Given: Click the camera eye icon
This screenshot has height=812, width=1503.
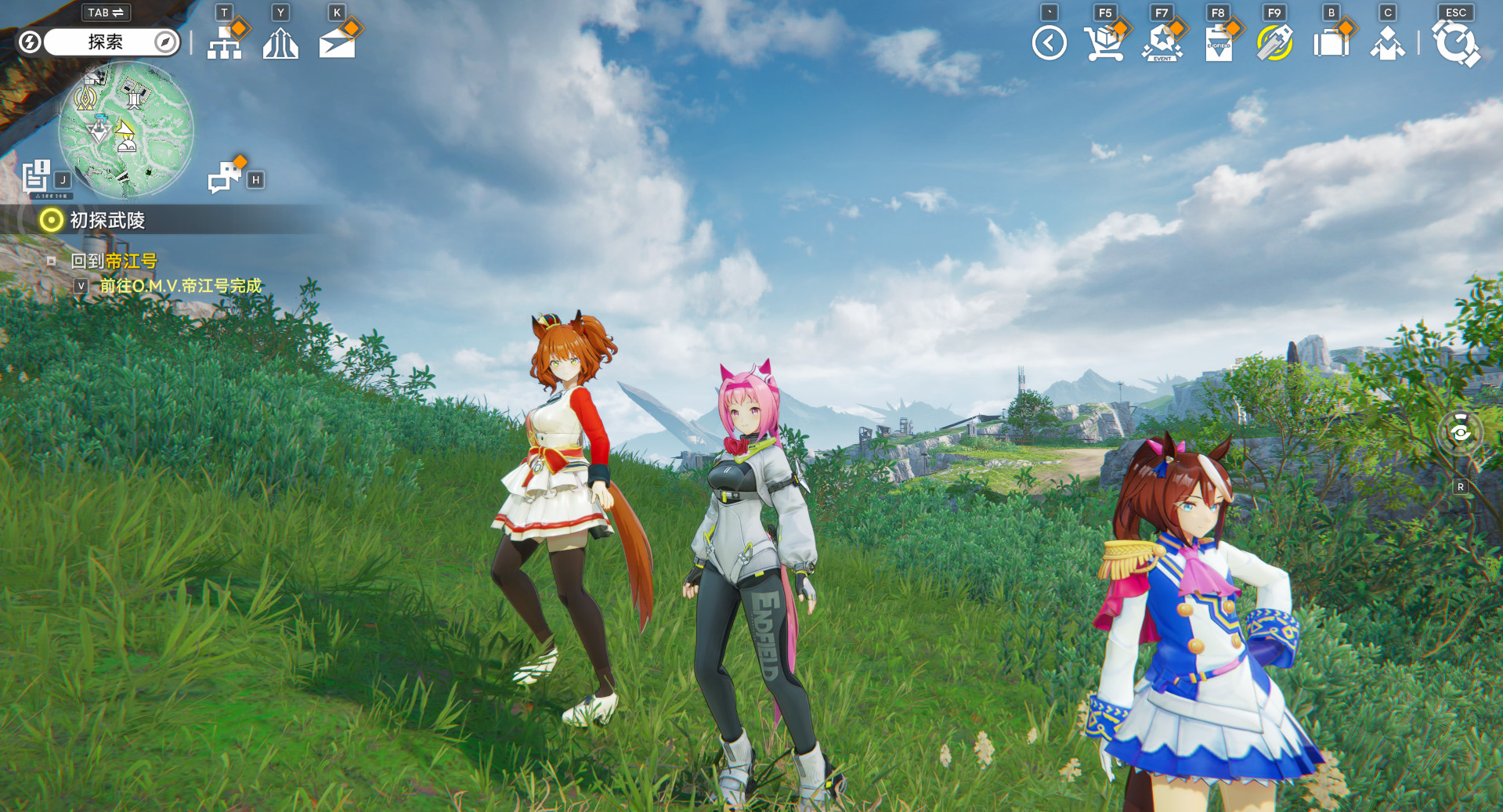Looking at the screenshot, I should click(1460, 432).
